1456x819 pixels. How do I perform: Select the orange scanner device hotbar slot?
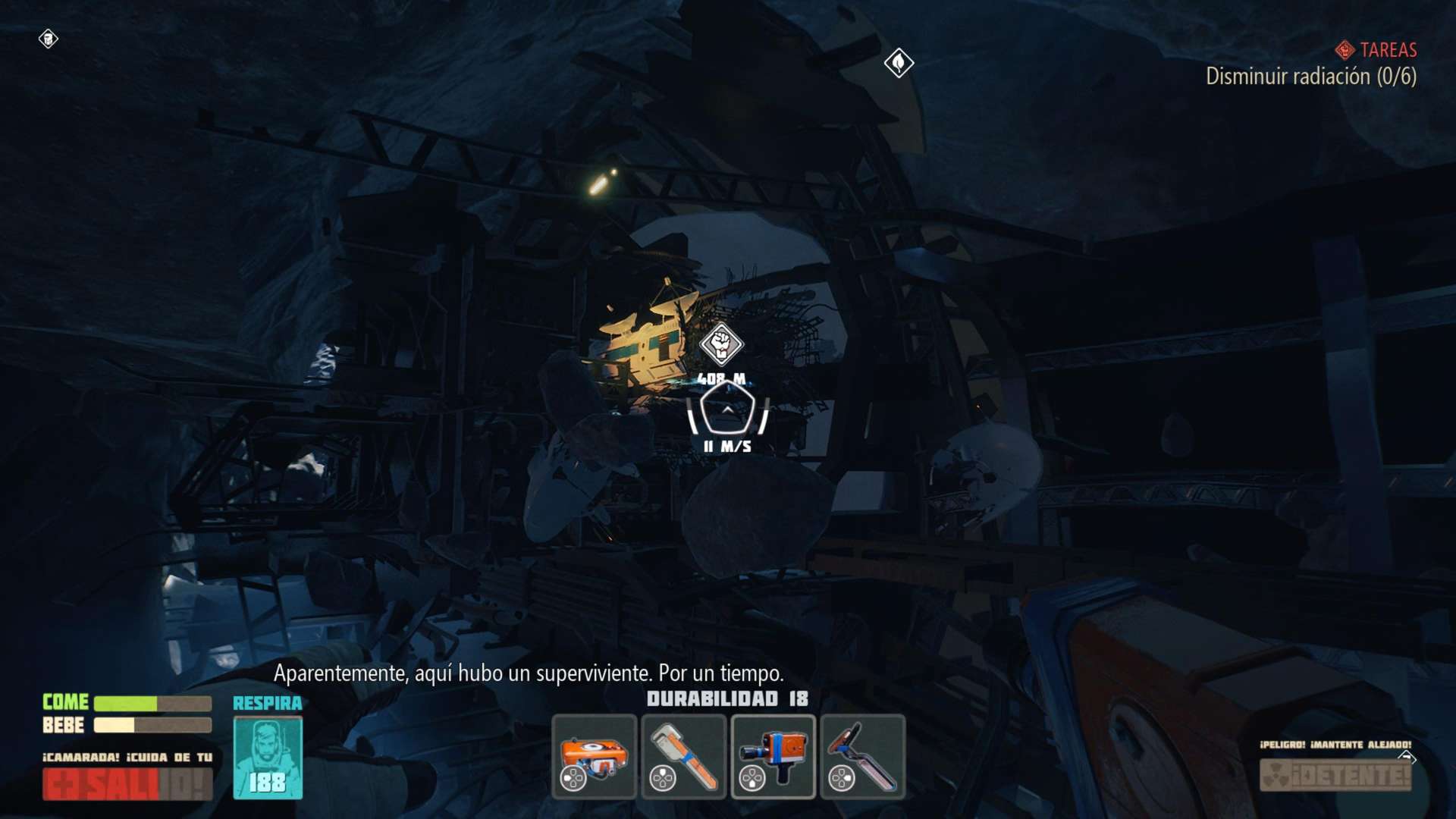[x=594, y=757]
